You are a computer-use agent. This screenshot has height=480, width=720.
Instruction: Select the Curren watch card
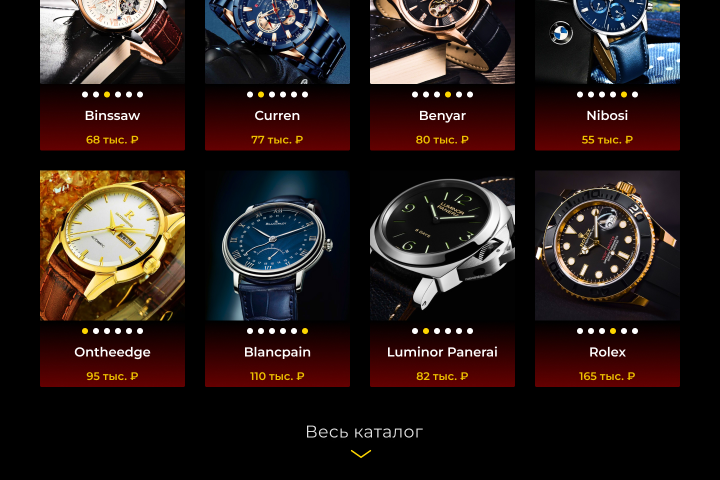pyautogui.click(x=277, y=115)
